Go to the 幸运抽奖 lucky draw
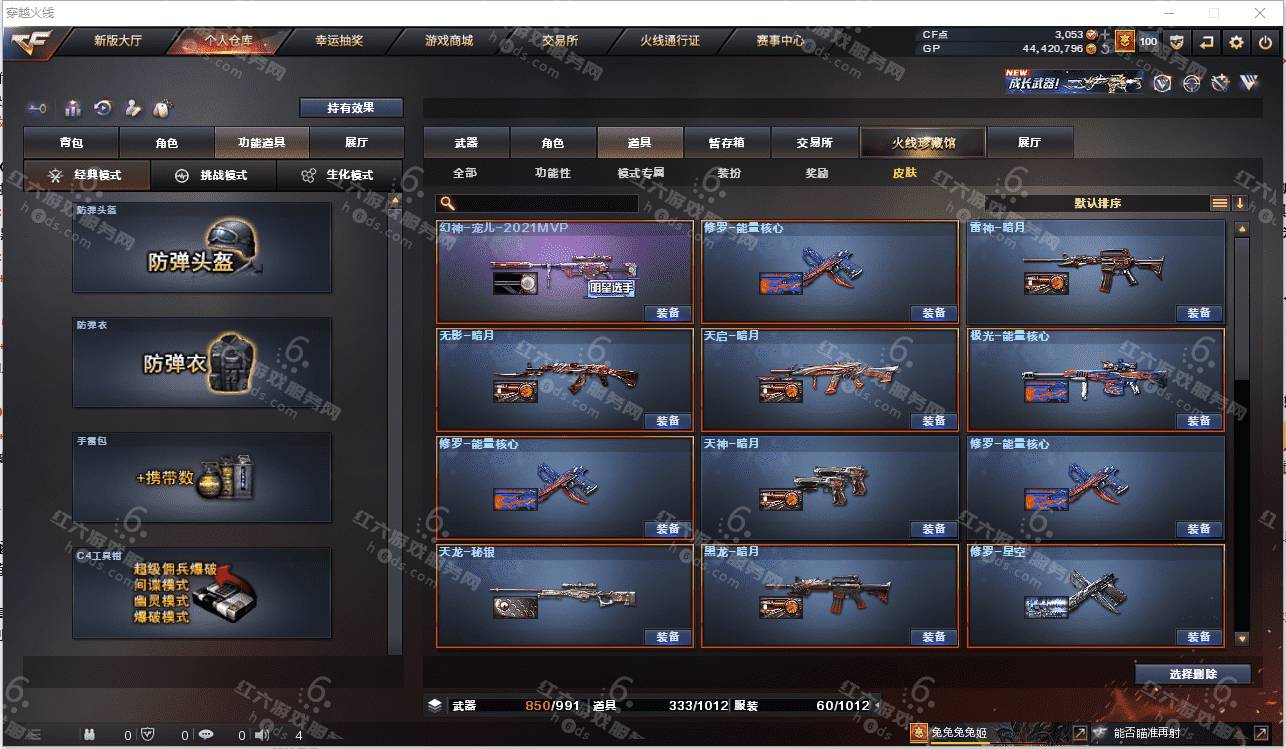This screenshot has width=1286, height=749. (339, 41)
